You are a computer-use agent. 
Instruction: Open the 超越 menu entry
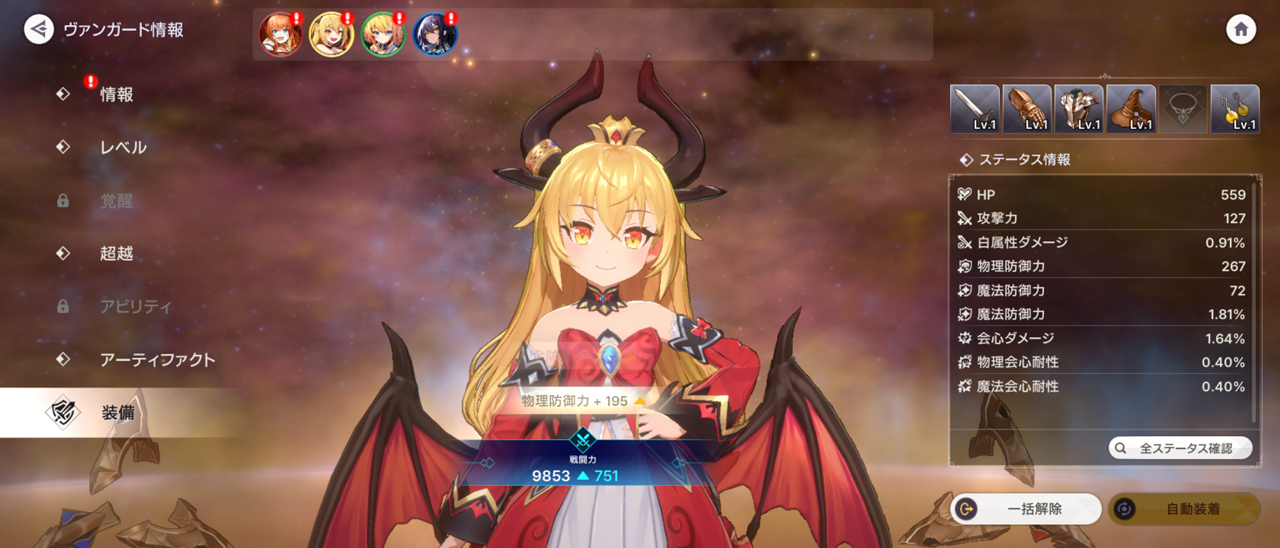tap(116, 253)
